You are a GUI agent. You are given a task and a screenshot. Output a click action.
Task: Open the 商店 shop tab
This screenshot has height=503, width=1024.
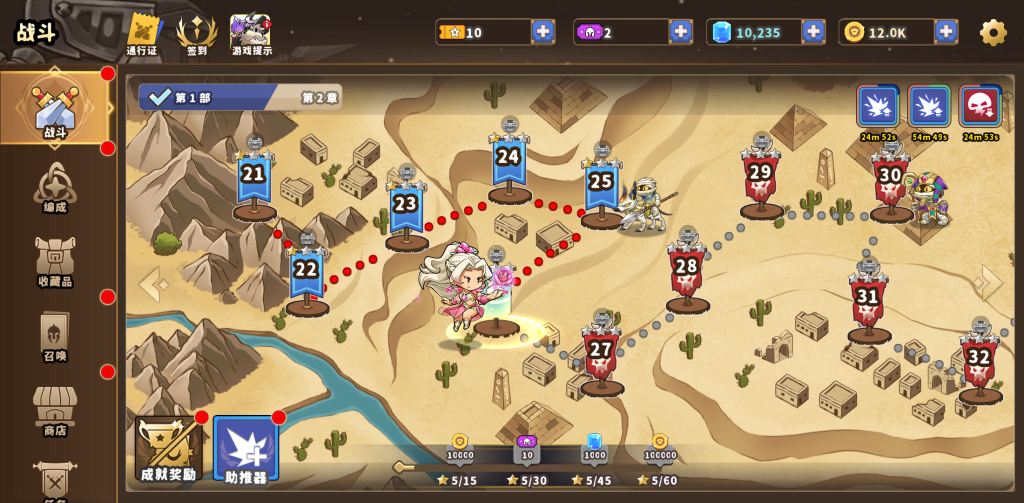click(55, 411)
